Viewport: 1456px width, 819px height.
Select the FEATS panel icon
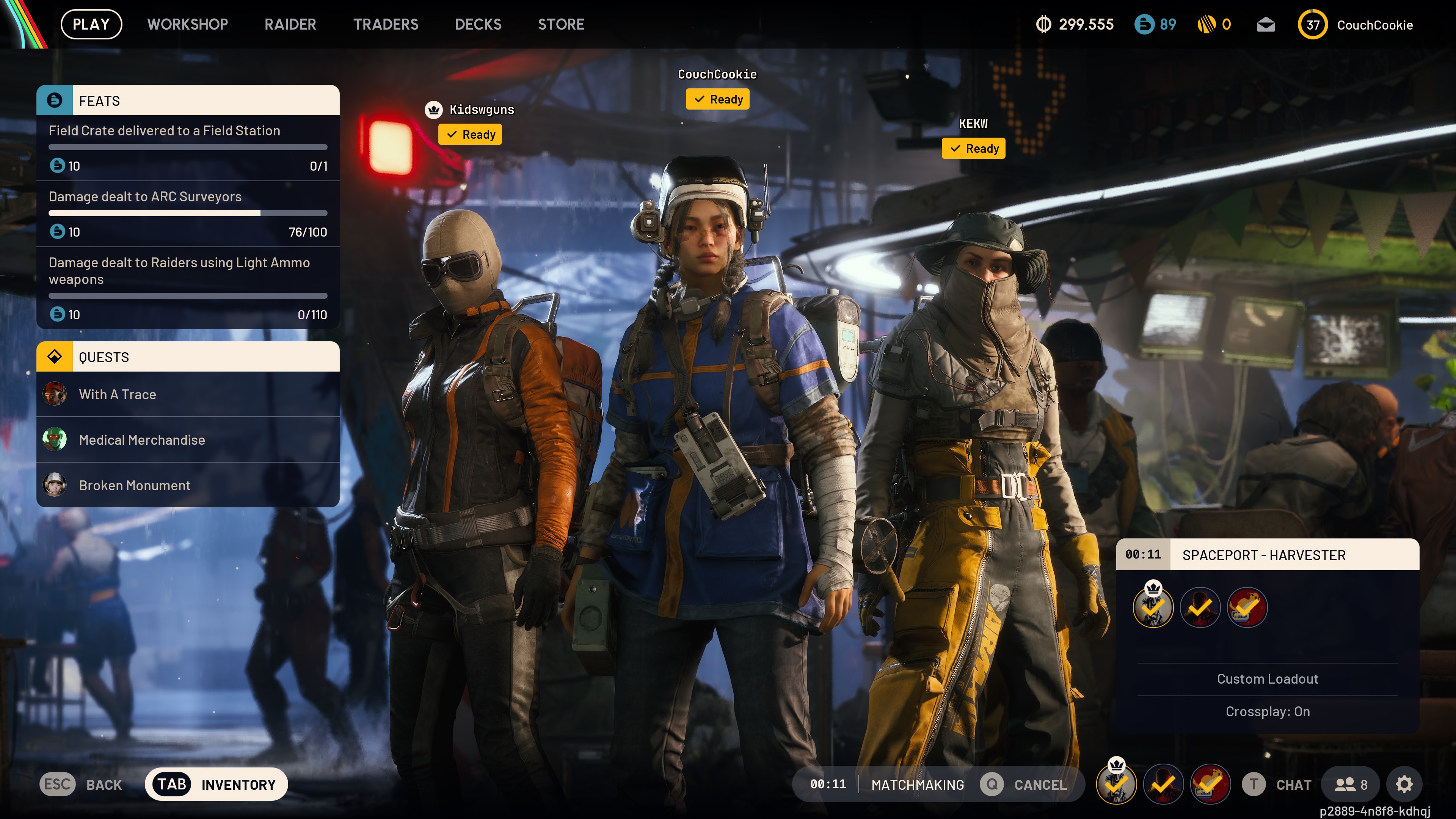click(55, 100)
